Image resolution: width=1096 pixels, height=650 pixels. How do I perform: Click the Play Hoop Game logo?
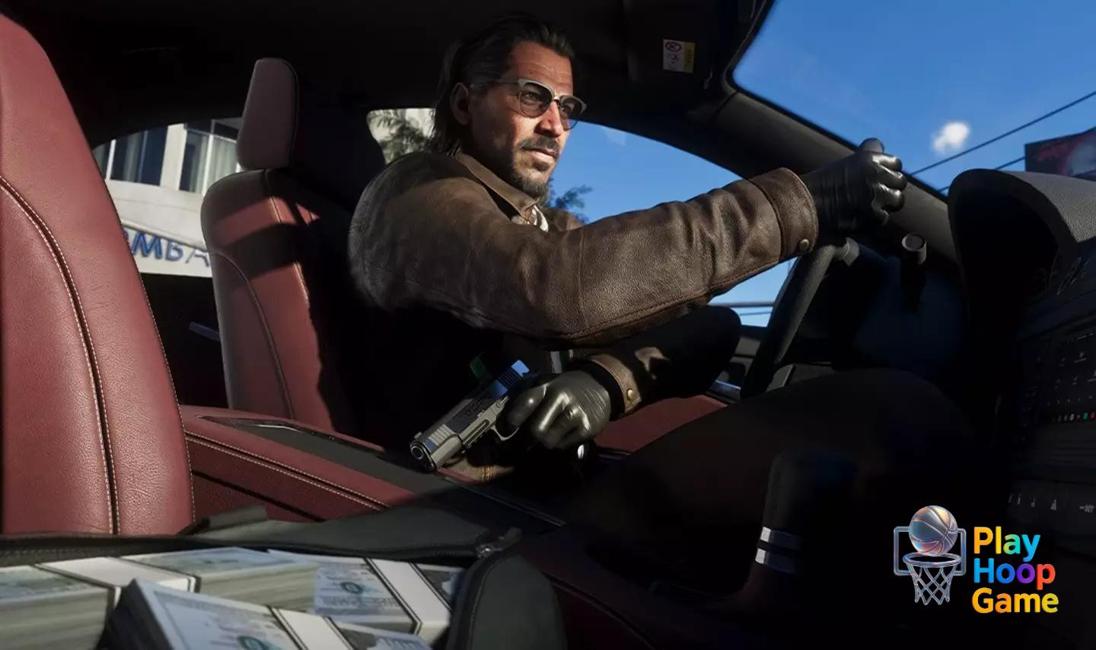coord(974,557)
